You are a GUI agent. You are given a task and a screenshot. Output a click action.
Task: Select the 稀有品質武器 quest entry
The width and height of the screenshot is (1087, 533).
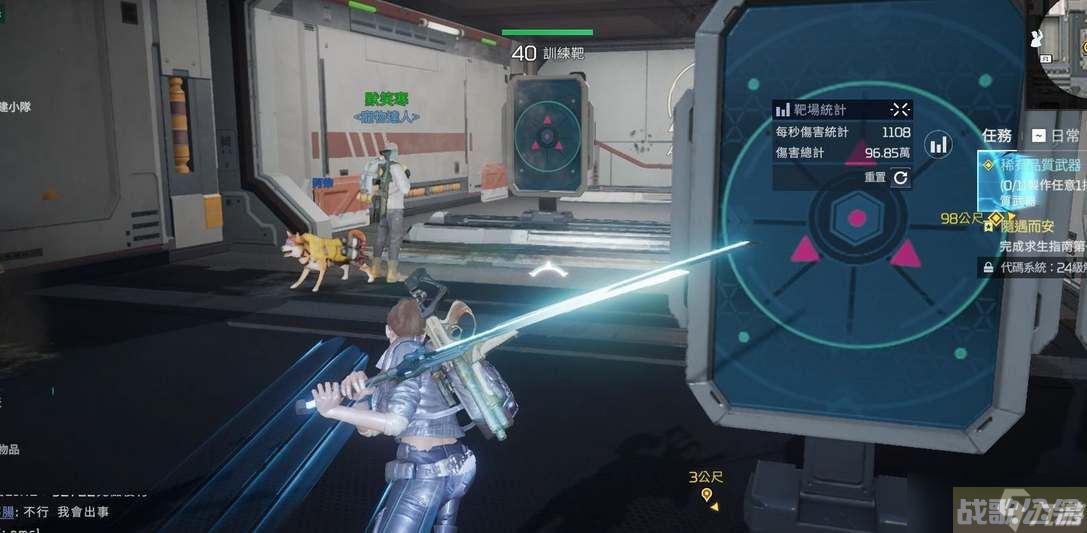[1034, 166]
